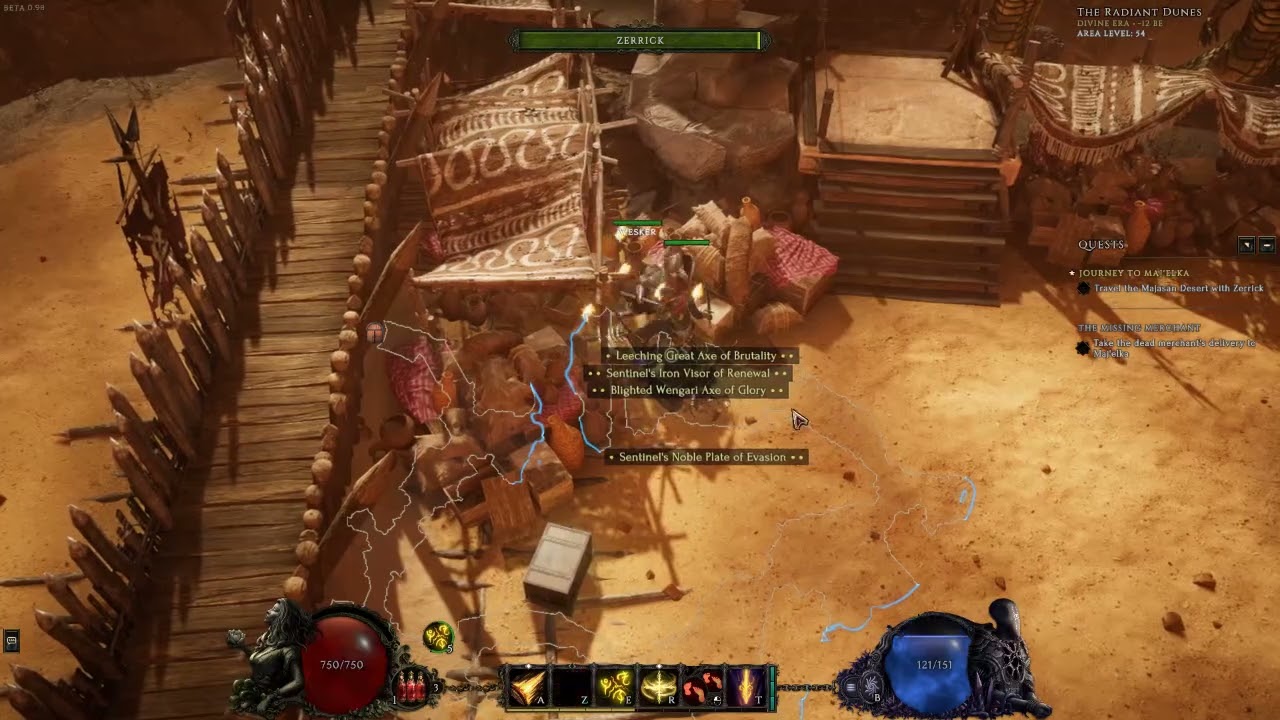1280x720 pixels.
Task: Minimize the Quests tracker panel
Action: (1266, 245)
